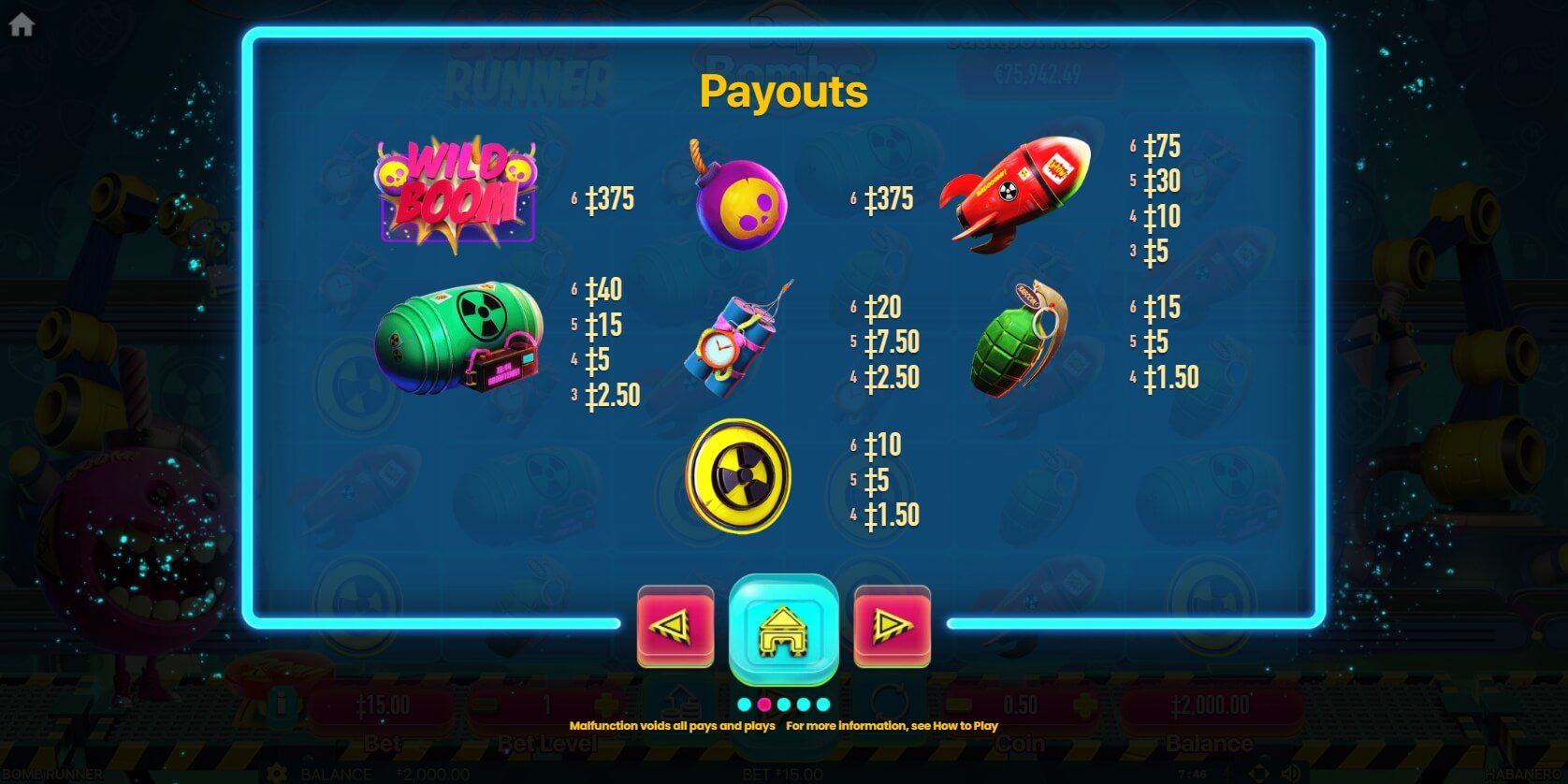Screen dimensions: 1568x784
Task: Open How to Play information link
Action: (x=964, y=725)
